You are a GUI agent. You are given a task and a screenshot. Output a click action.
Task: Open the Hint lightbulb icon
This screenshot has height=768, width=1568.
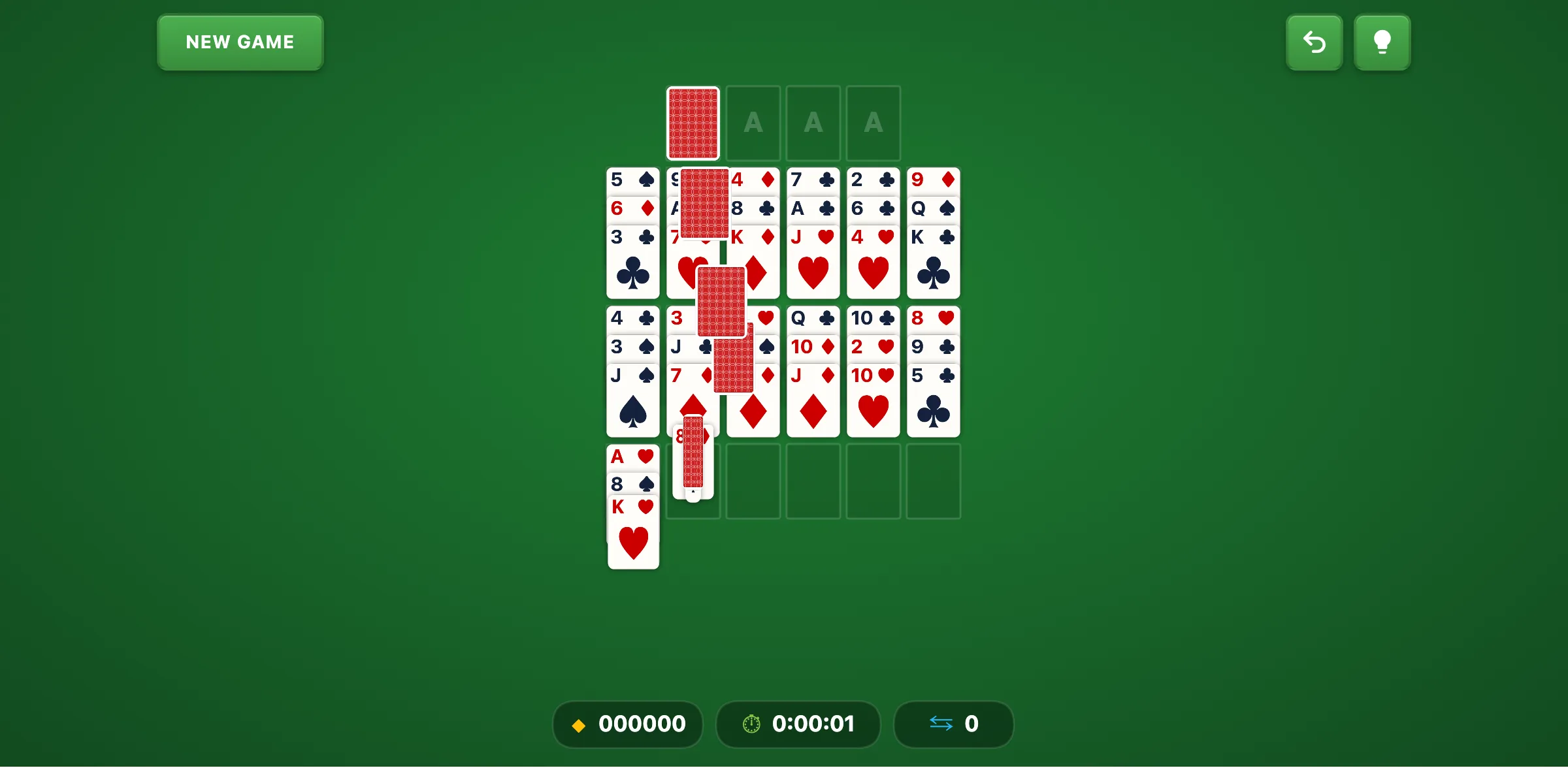tap(1382, 42)
